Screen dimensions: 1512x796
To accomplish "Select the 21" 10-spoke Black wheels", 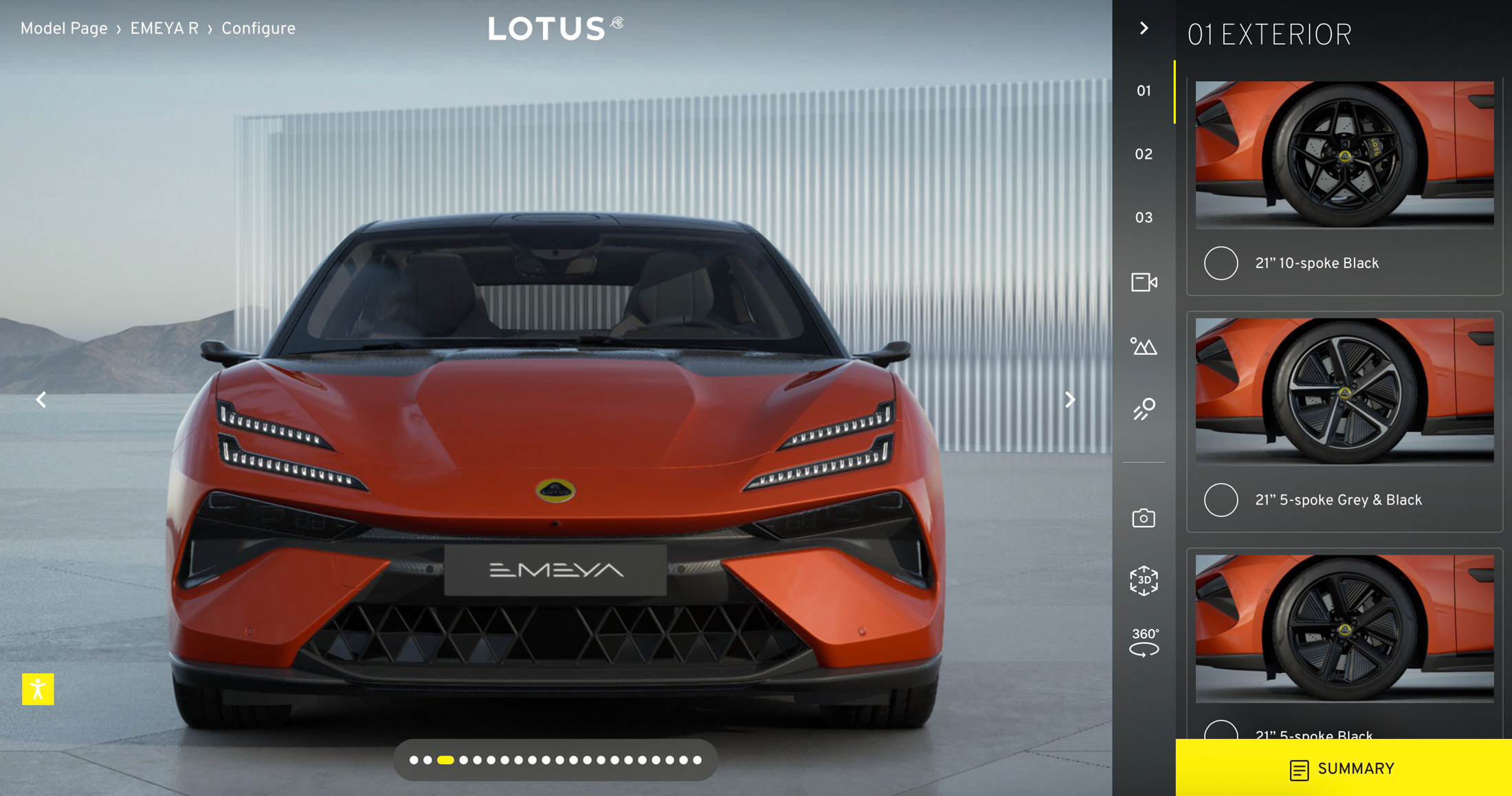I will click(x=1221, y=264).
